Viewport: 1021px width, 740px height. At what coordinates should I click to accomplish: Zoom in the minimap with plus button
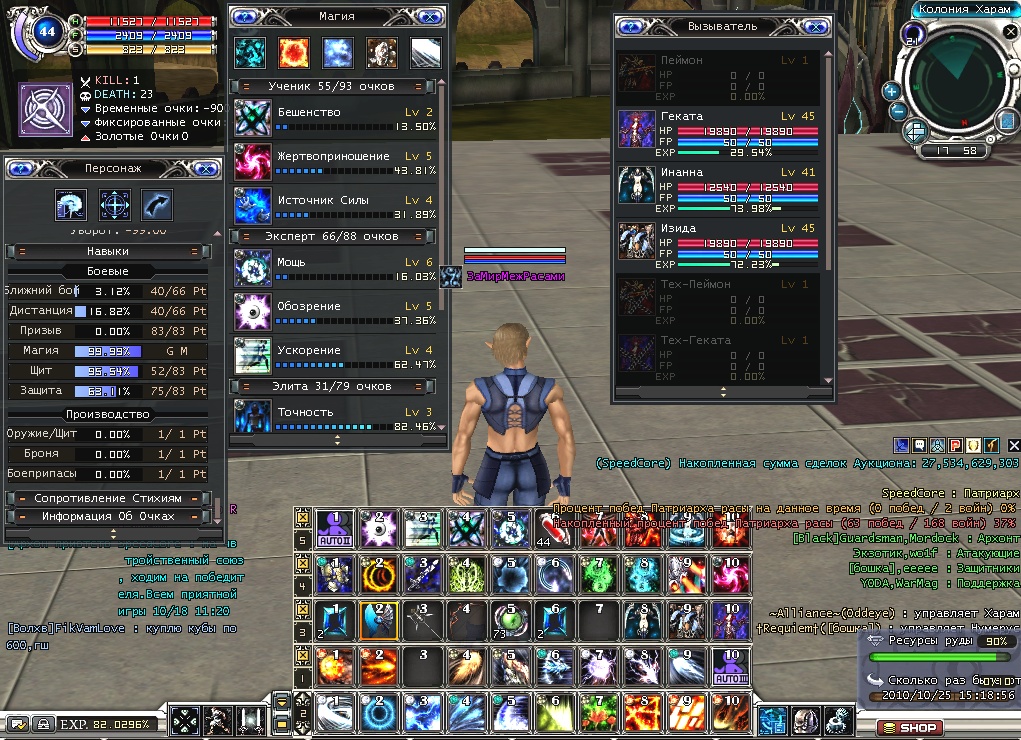coord(891,91)
